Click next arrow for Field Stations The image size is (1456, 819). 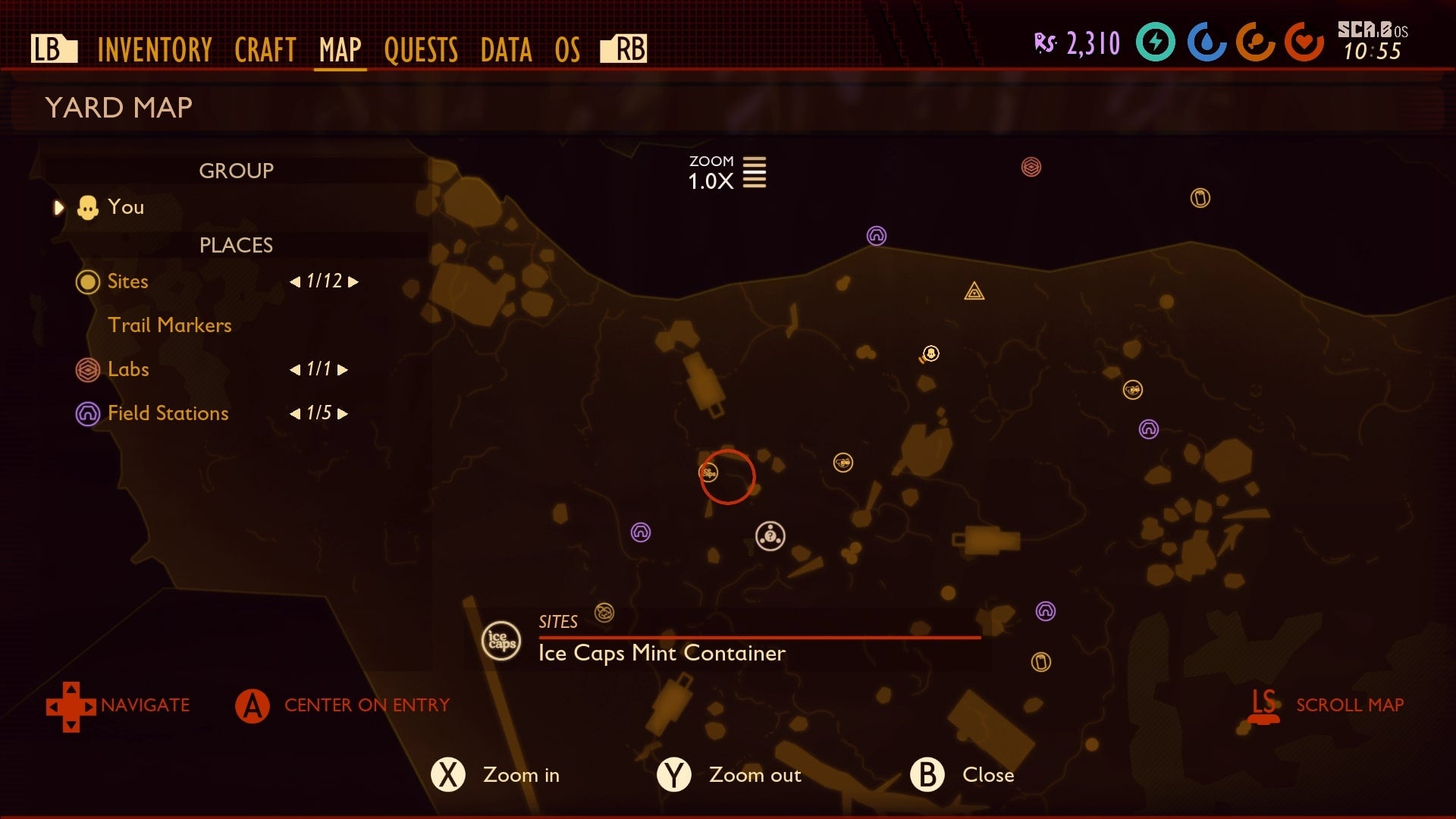pos(343,414)
